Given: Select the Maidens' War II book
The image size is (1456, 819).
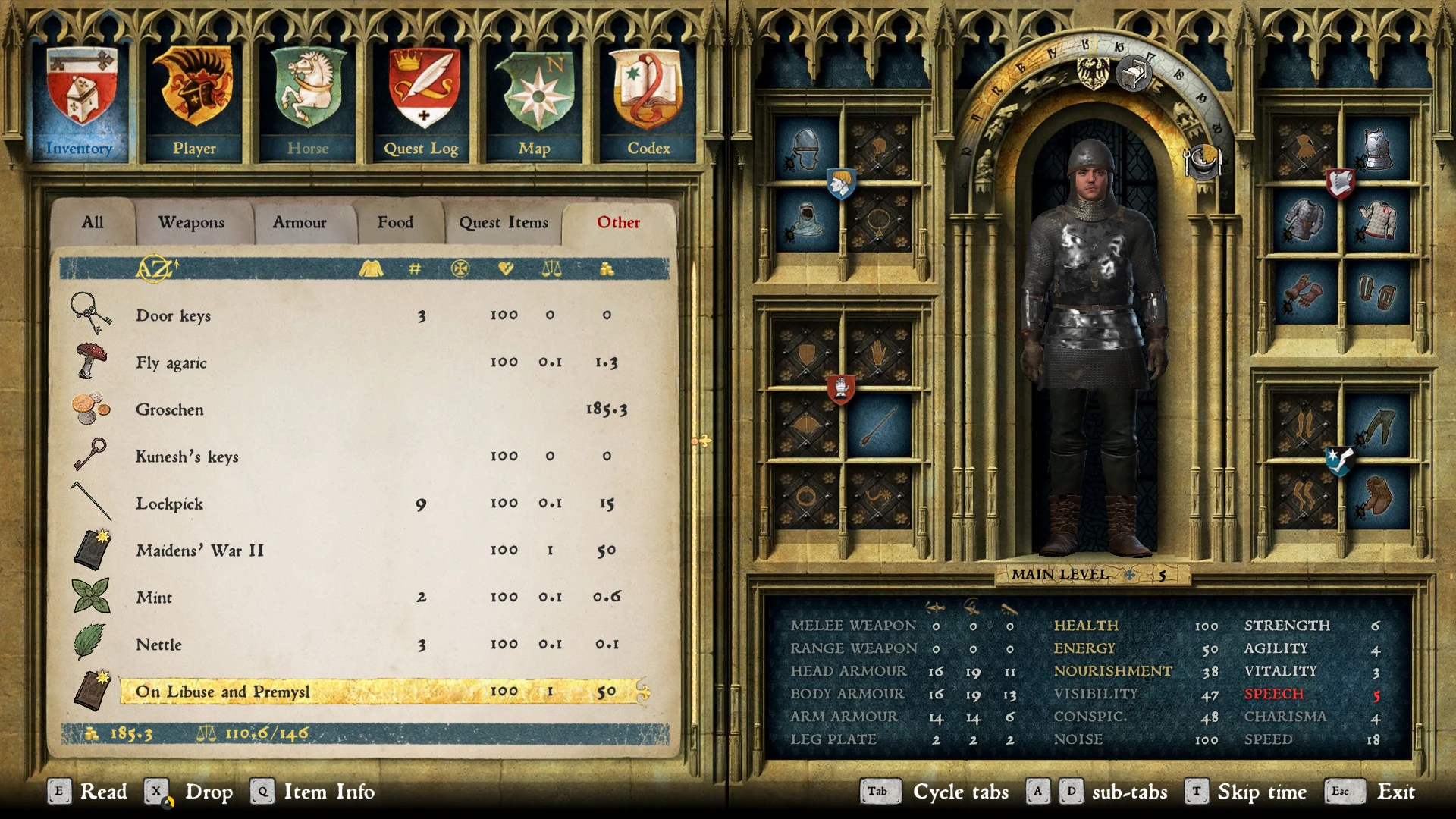Looking at the screenshot, I should tap(200, 551).
